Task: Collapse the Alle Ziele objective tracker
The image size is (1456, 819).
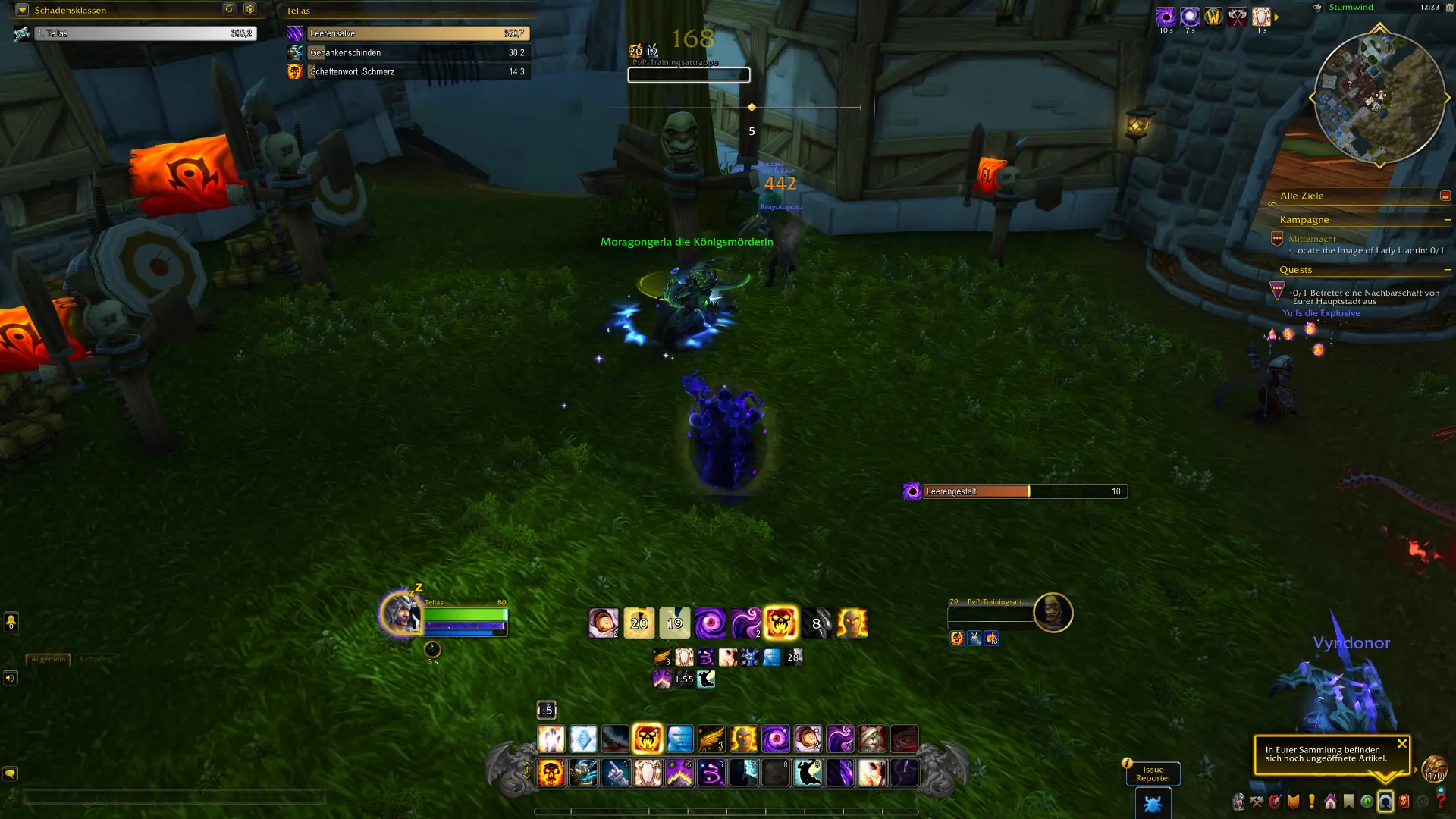Action: (x=1445, y=195)
